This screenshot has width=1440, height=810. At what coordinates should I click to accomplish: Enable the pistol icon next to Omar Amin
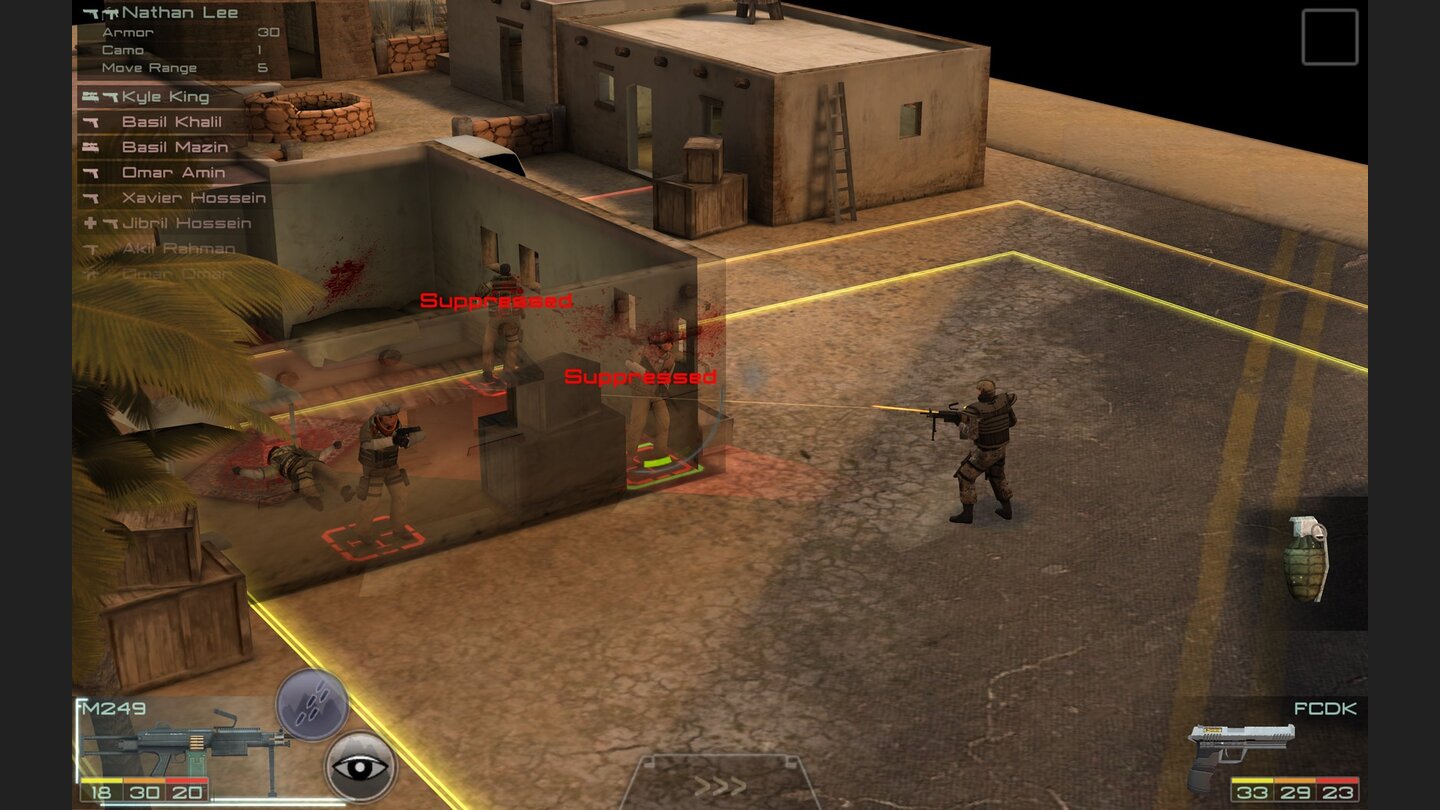tap(91, 173)
